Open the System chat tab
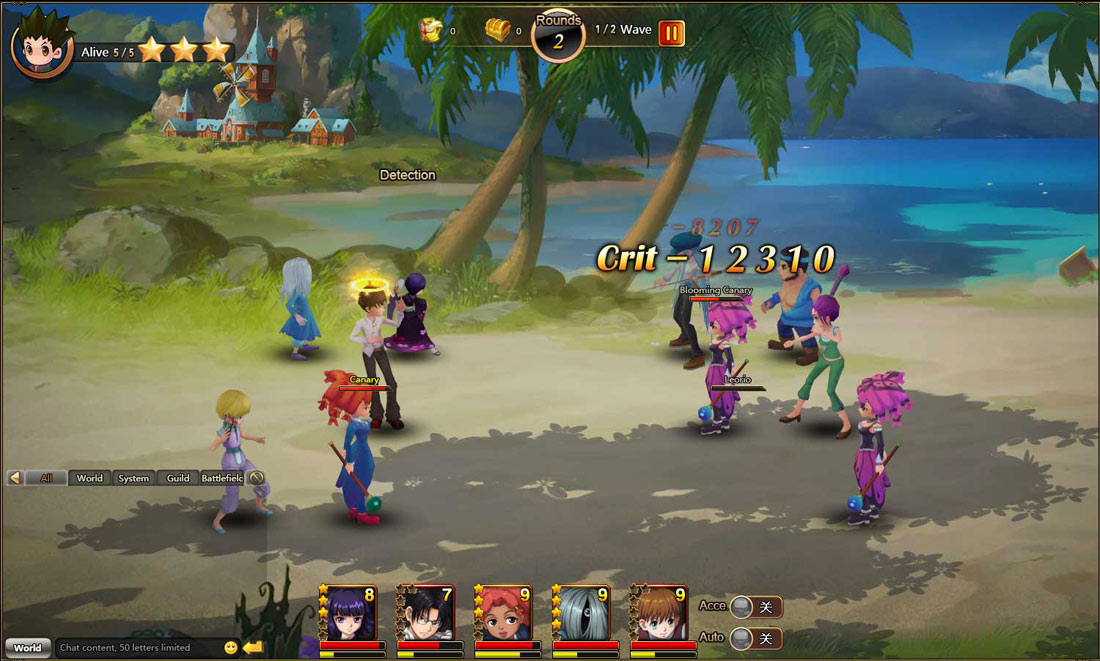This screenshot has height=661, width=1100. coord(134,478)
